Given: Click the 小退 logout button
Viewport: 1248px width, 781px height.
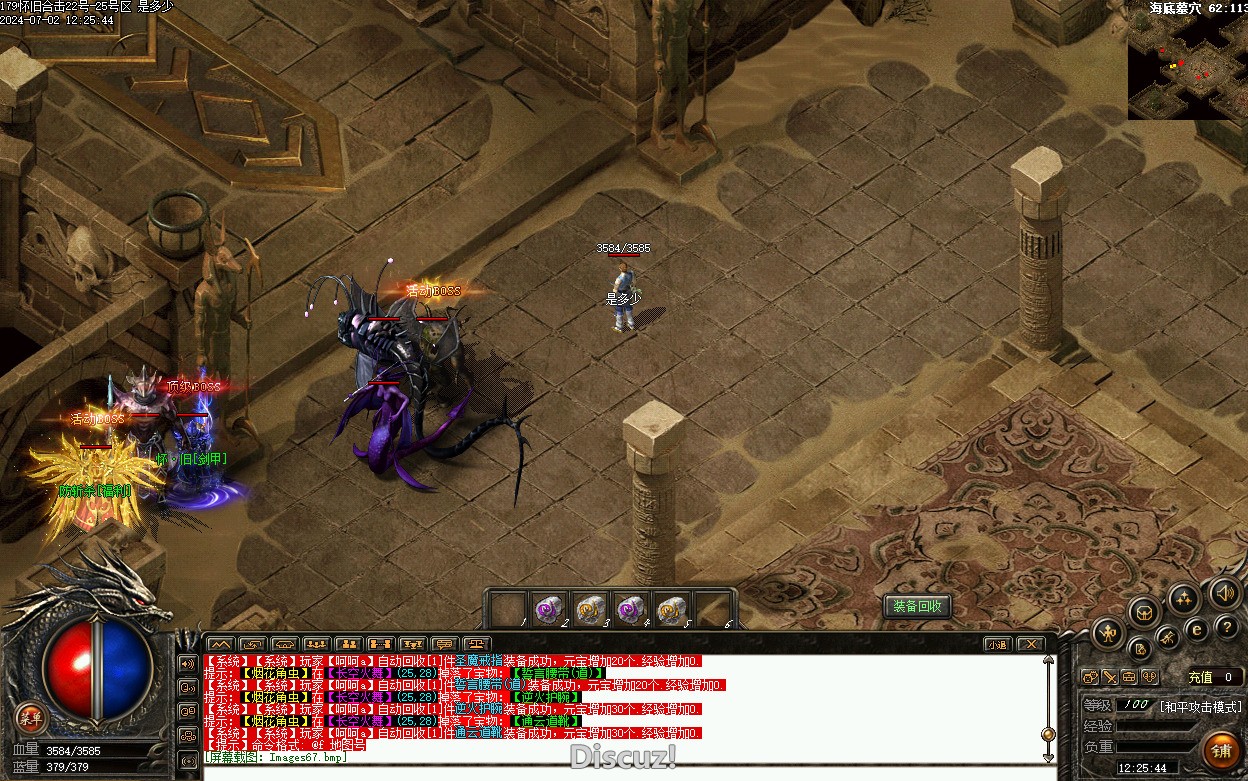Looking at the screenshot, I should pyautogui.click(x=996, y=644).
